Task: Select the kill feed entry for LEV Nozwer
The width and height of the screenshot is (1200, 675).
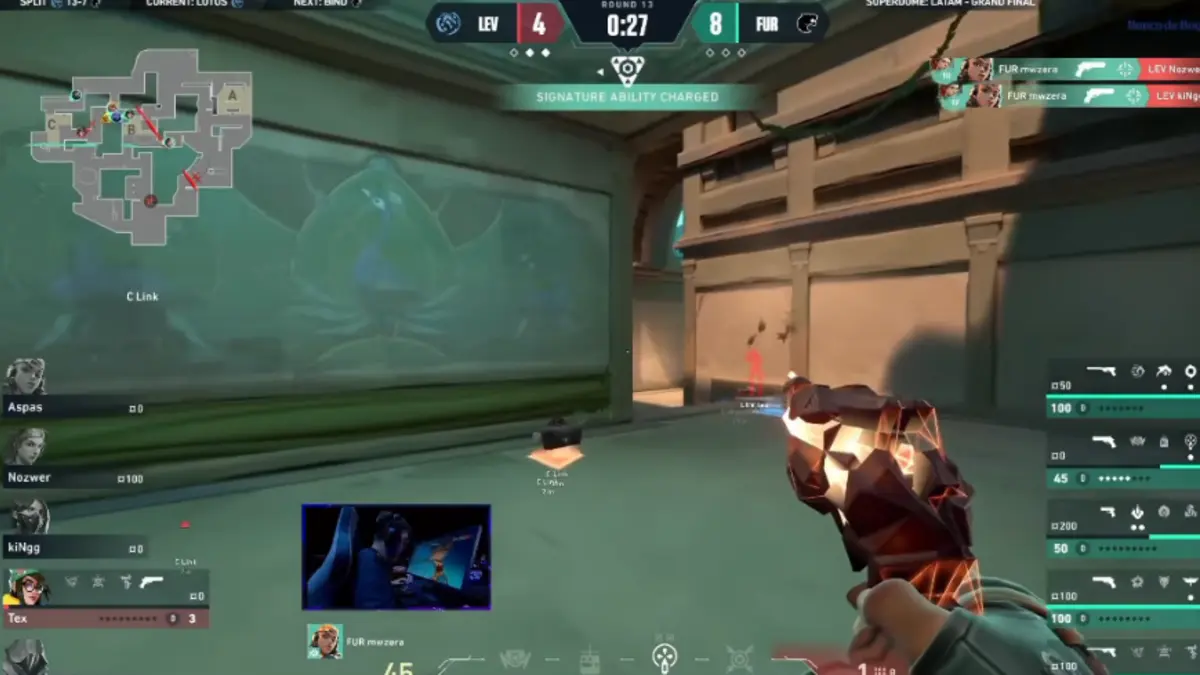Action: 1066,69
